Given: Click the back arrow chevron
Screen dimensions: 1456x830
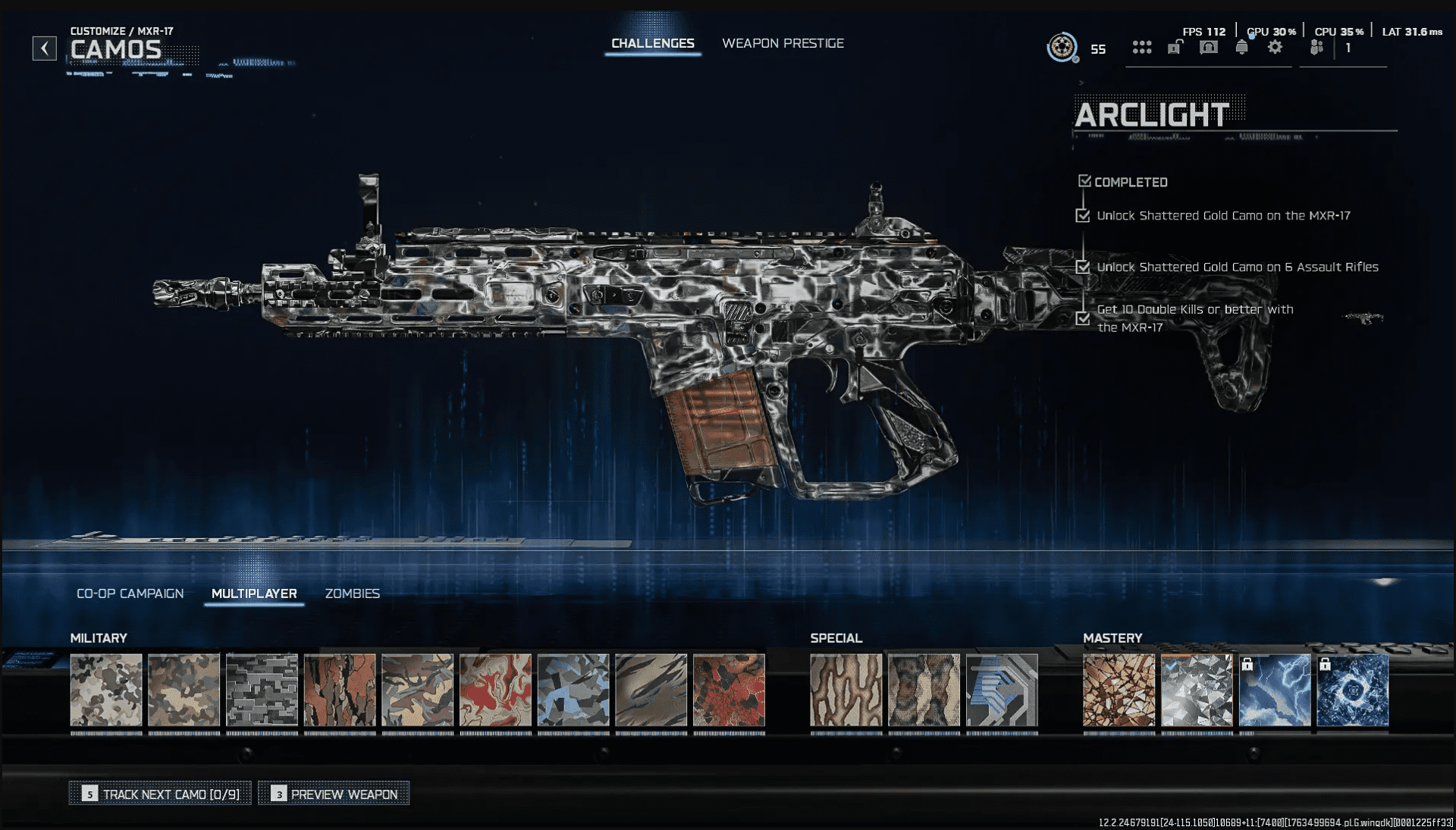Looking at the screenshot, I should pos(45,47).
